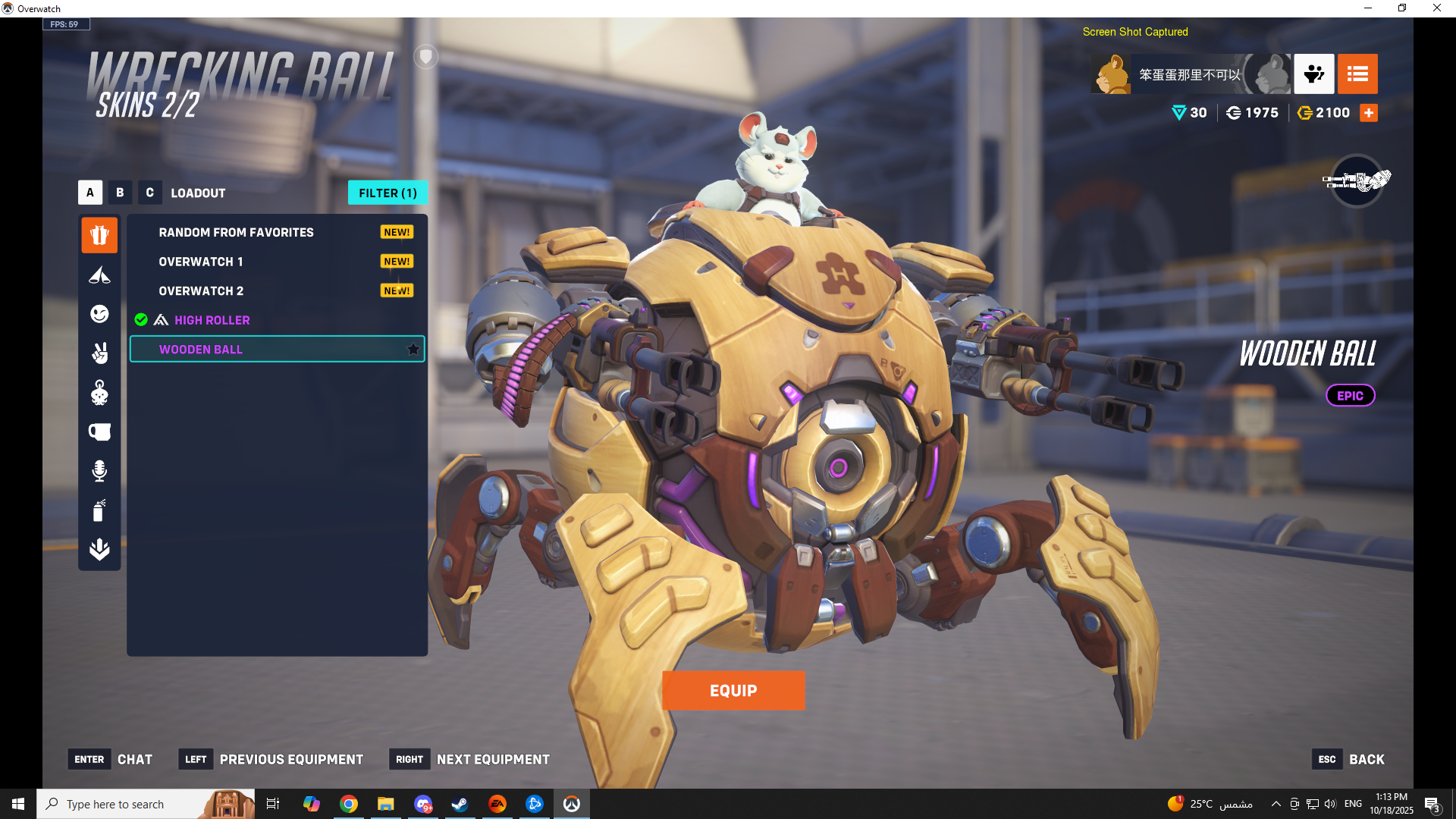Switch to loadout A
The height and width of the screenshot is (819, 1456).
click(x=89, y=193)
